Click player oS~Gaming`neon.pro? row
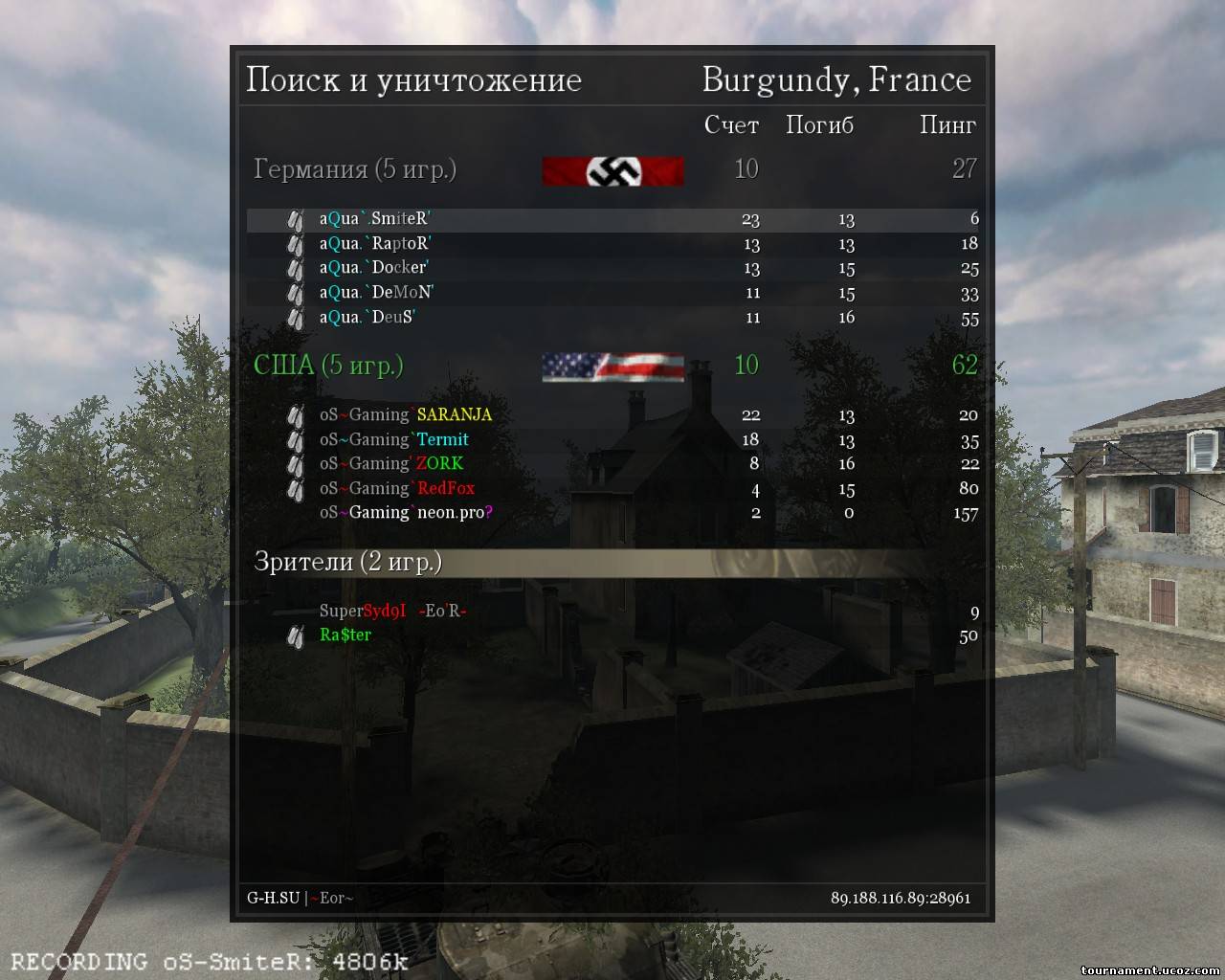The image size is (1225, 980). coord(406,513)
